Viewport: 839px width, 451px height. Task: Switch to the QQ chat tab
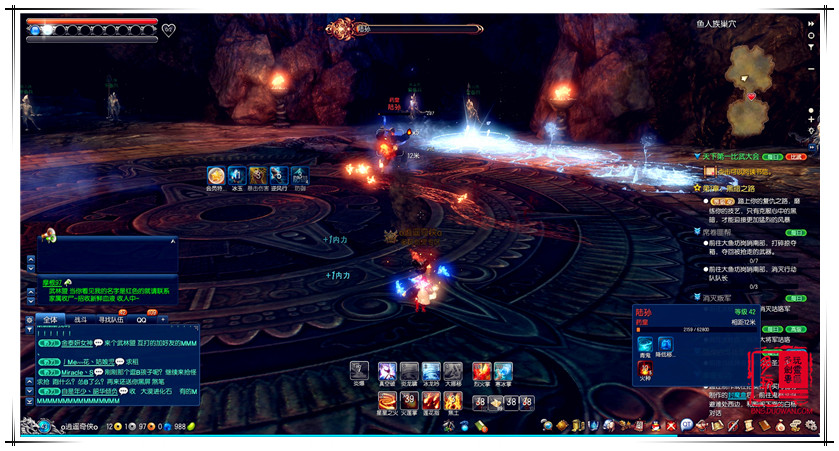tap(142, 319)
